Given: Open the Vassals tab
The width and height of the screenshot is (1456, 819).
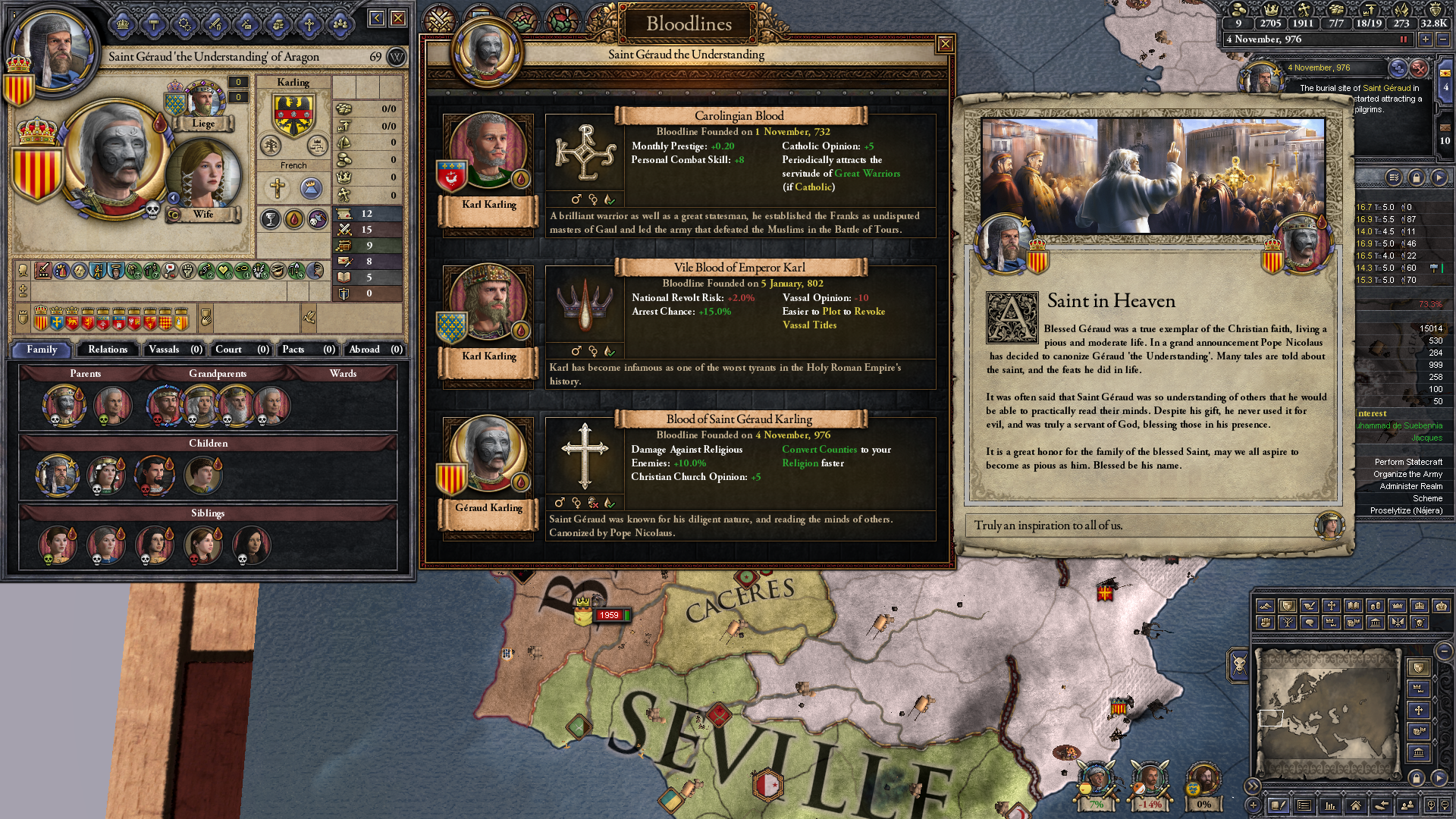Looking at the screenshot, I should (x=174, y=350).
